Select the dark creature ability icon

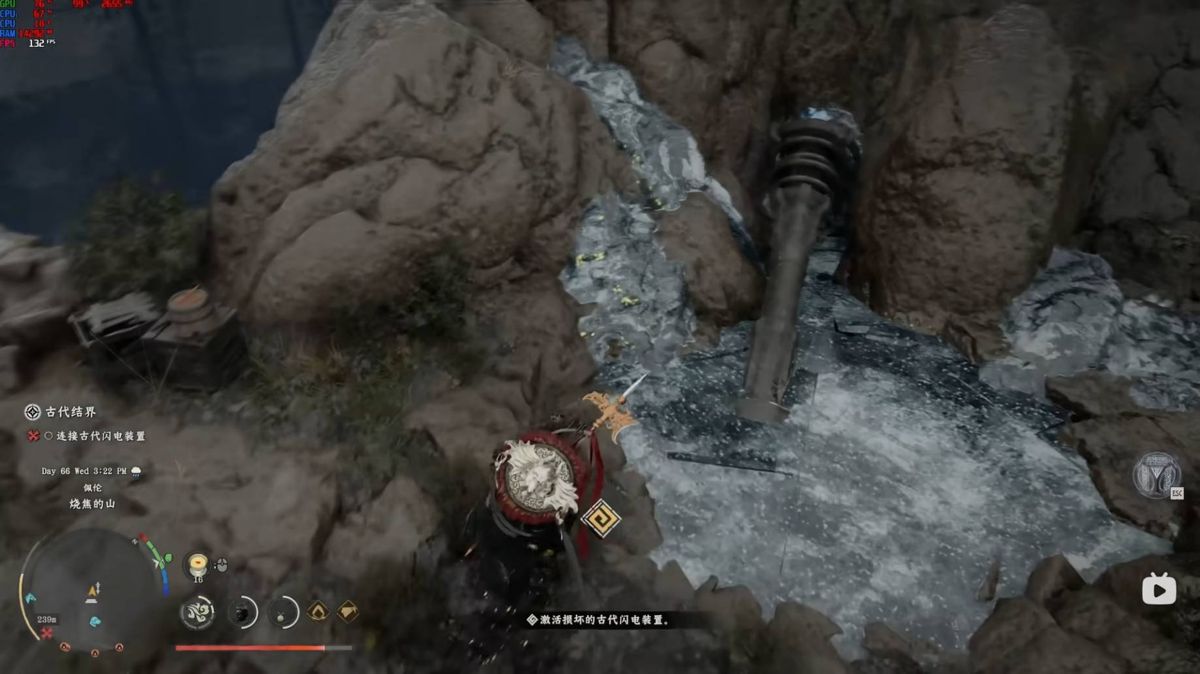click(x=243, y=611)
